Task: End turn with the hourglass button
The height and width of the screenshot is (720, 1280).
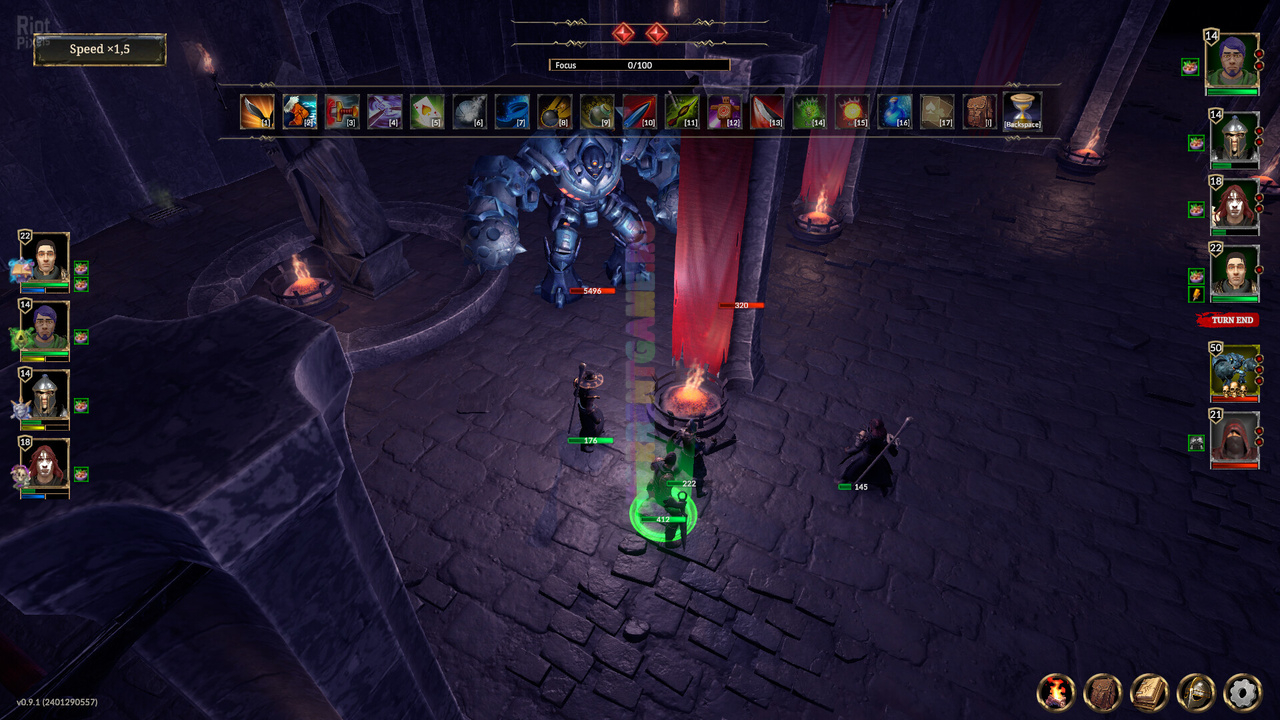Action: 1022,111
